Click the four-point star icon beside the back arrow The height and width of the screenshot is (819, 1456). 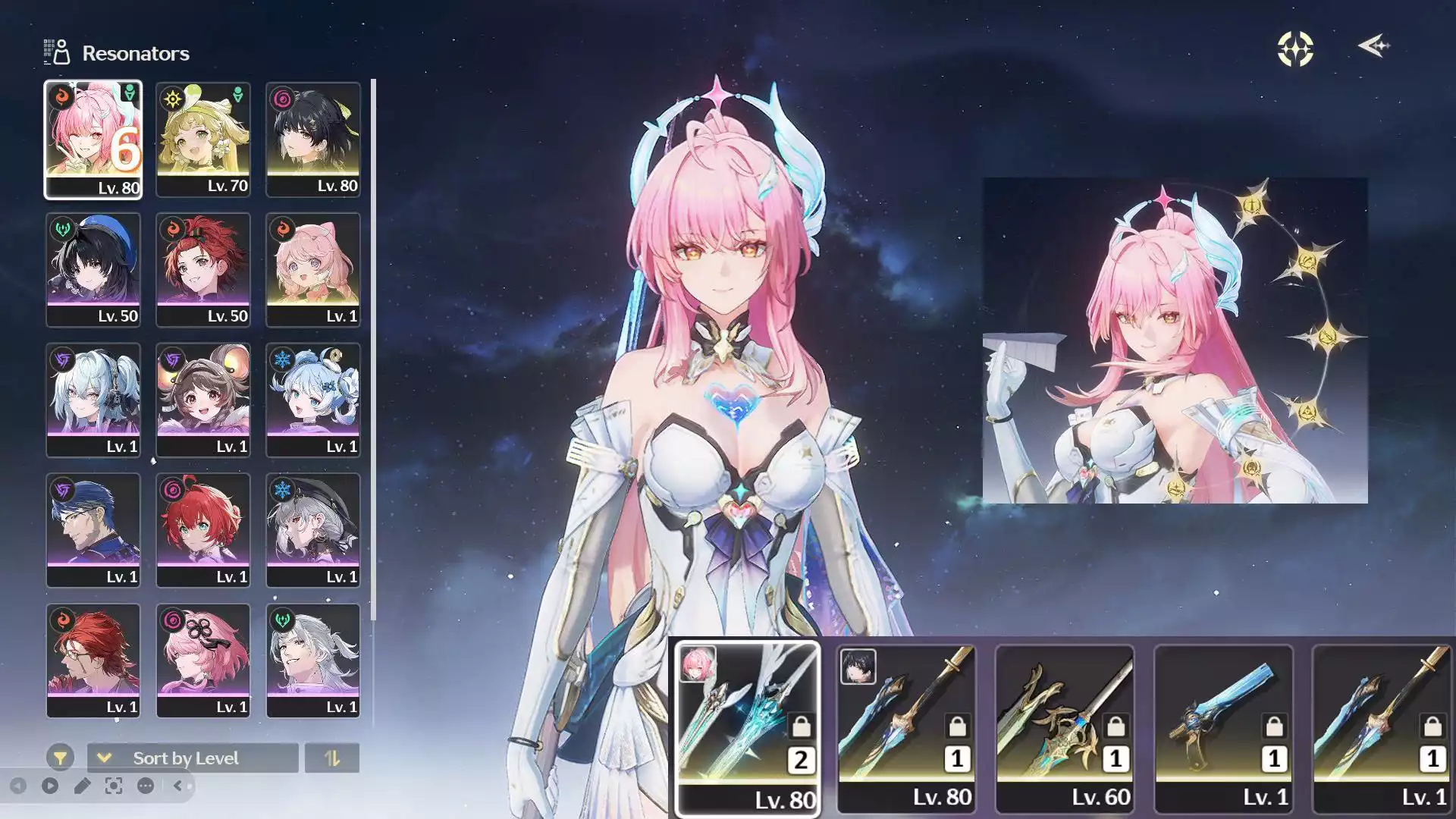pyautogui.click(x=1295, y=49)
